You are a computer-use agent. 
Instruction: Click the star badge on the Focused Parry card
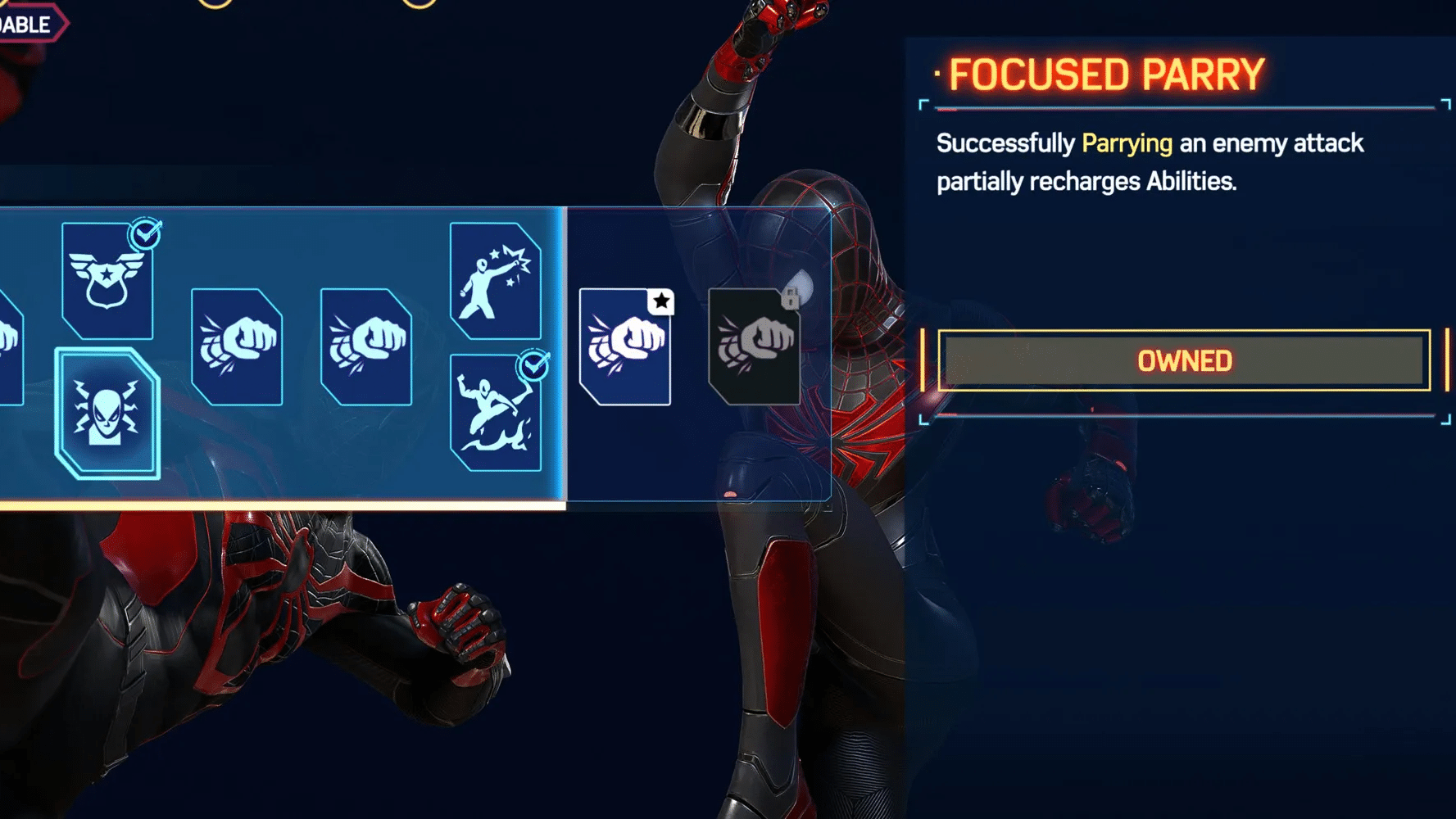point(660,301)
